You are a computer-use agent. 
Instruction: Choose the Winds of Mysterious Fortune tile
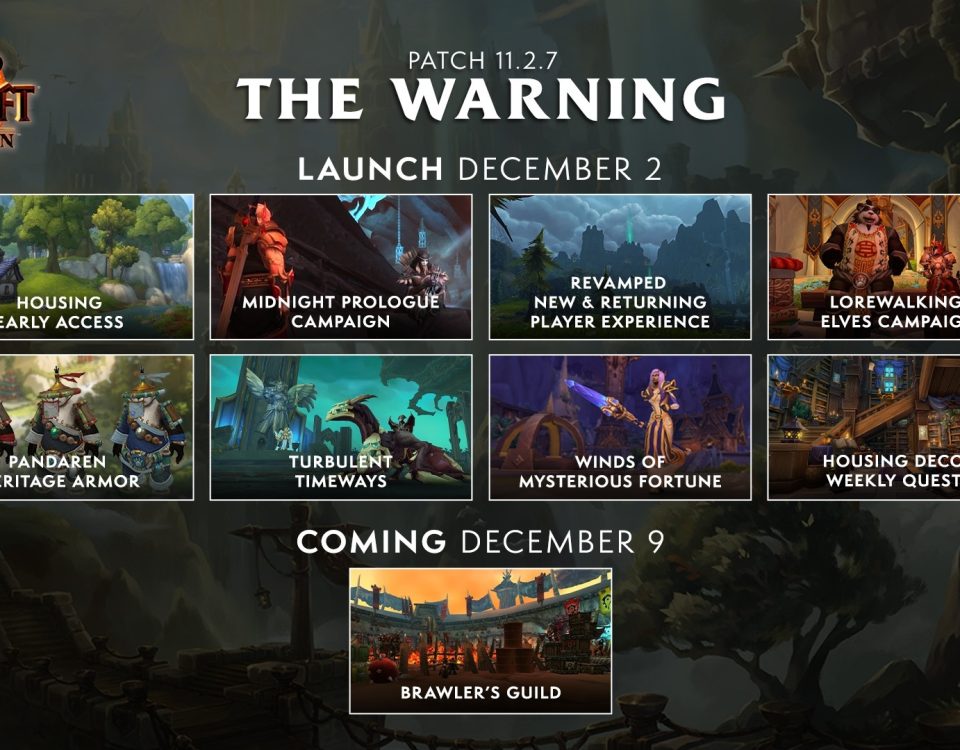click(x=620, y=427)
